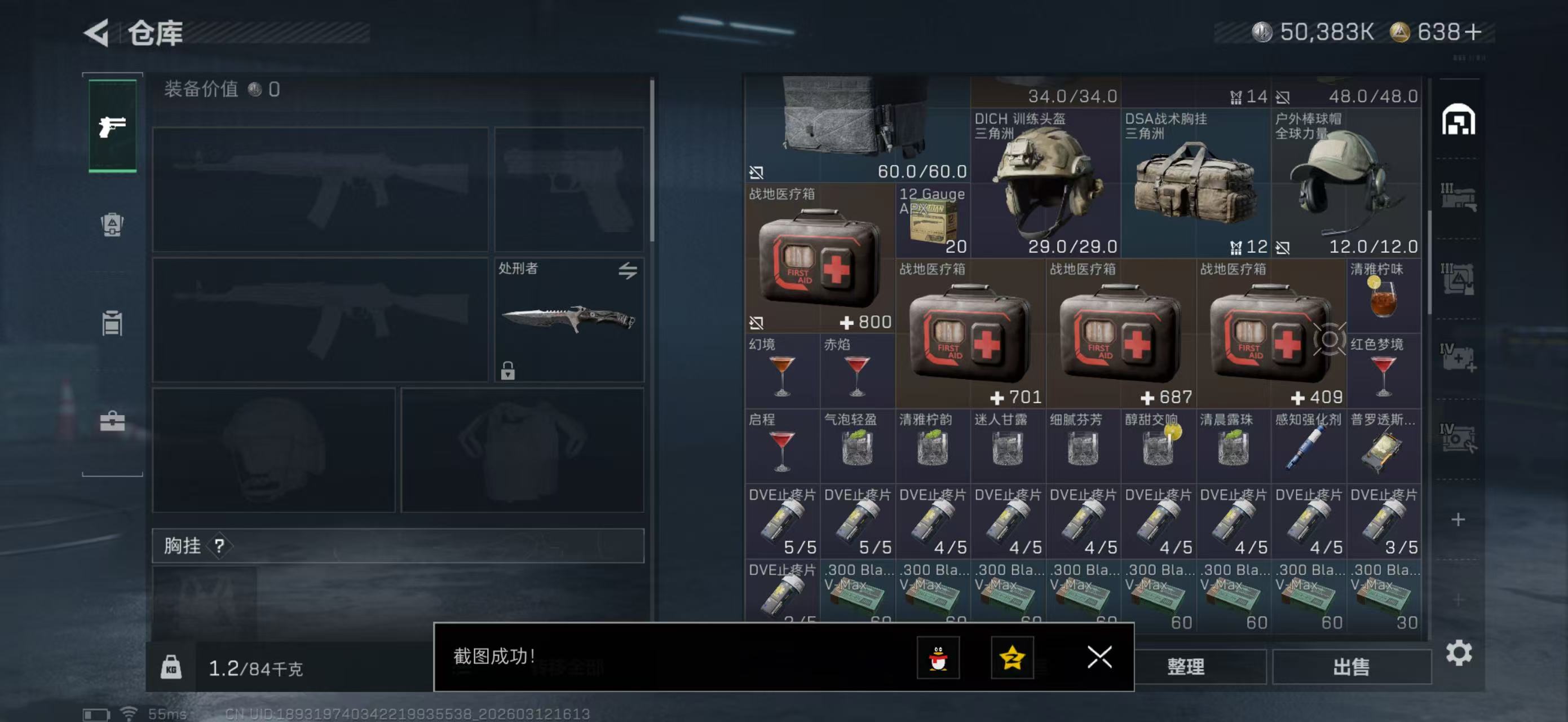Select the DICH 训练头盔 helmet item

point(1045,184)
